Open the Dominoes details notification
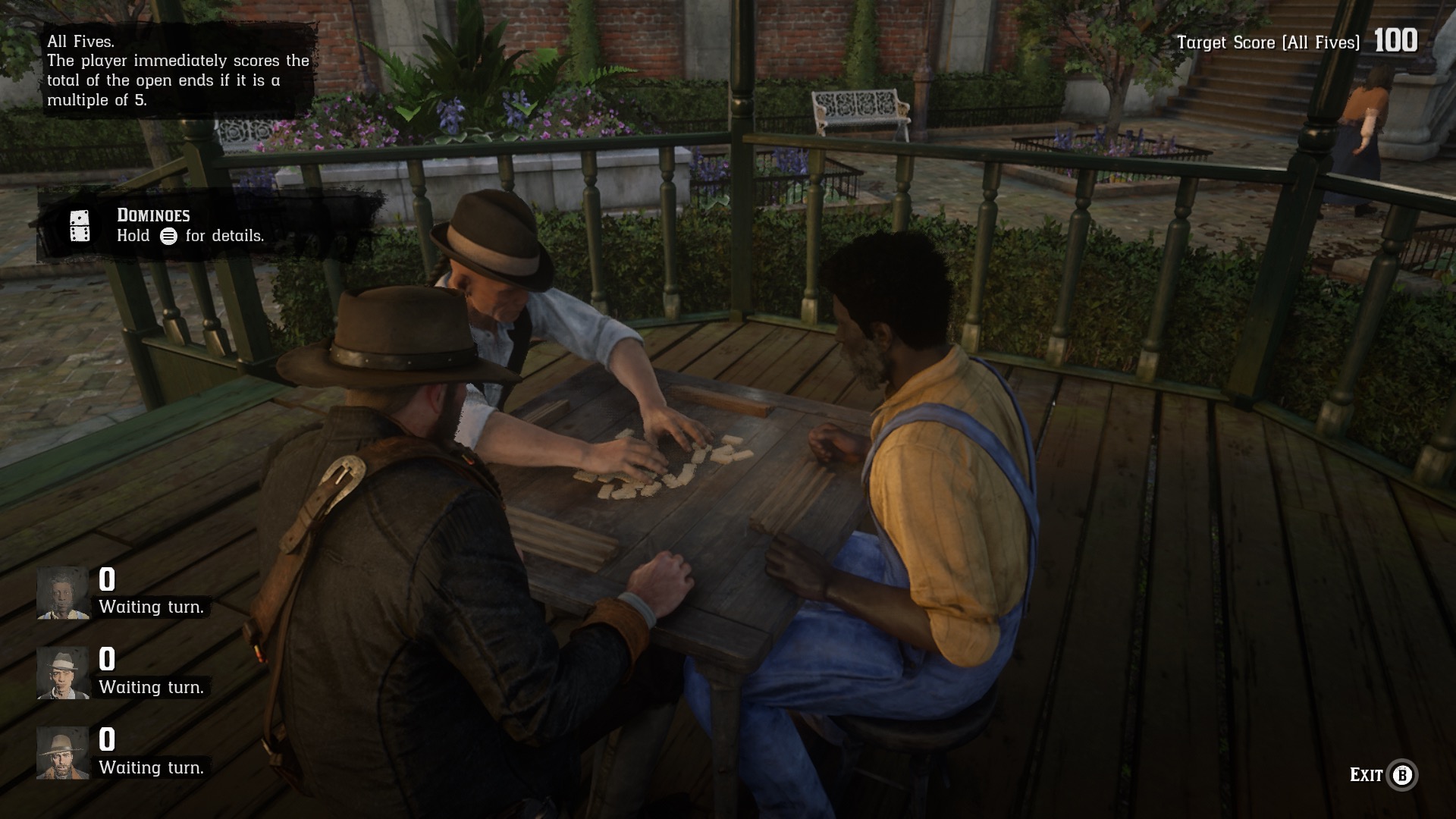This screenshot has height=819, width=1456. (190, 226)
